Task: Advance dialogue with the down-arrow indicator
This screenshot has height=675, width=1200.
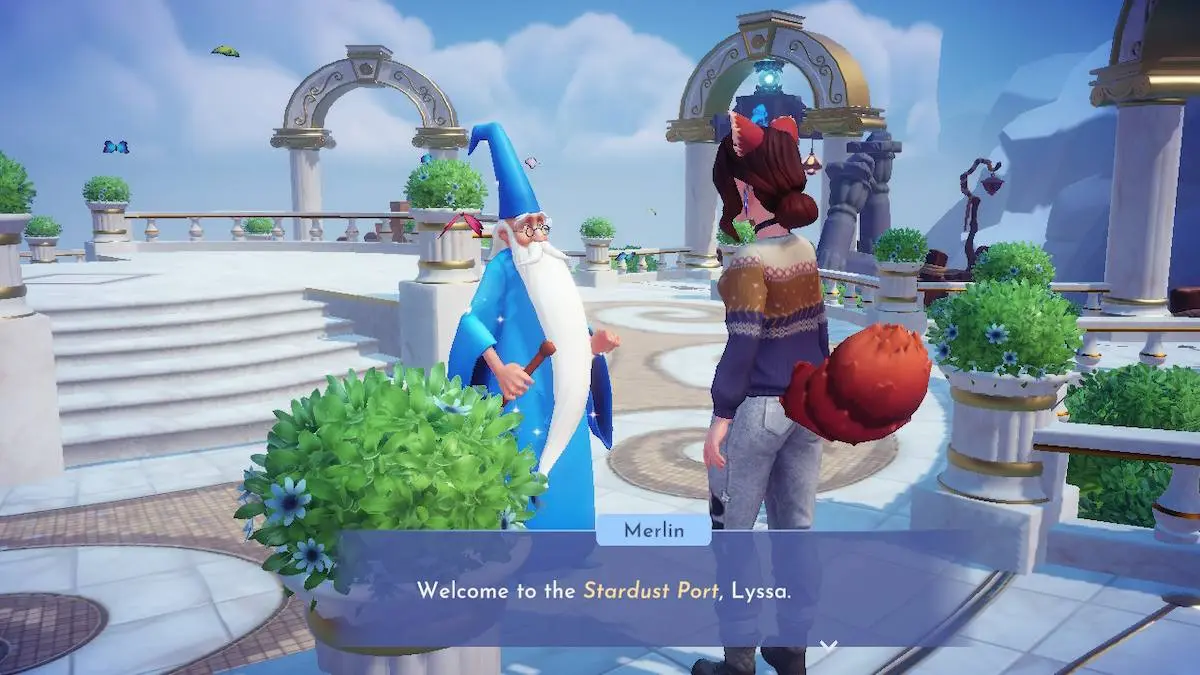Action: 828,645
